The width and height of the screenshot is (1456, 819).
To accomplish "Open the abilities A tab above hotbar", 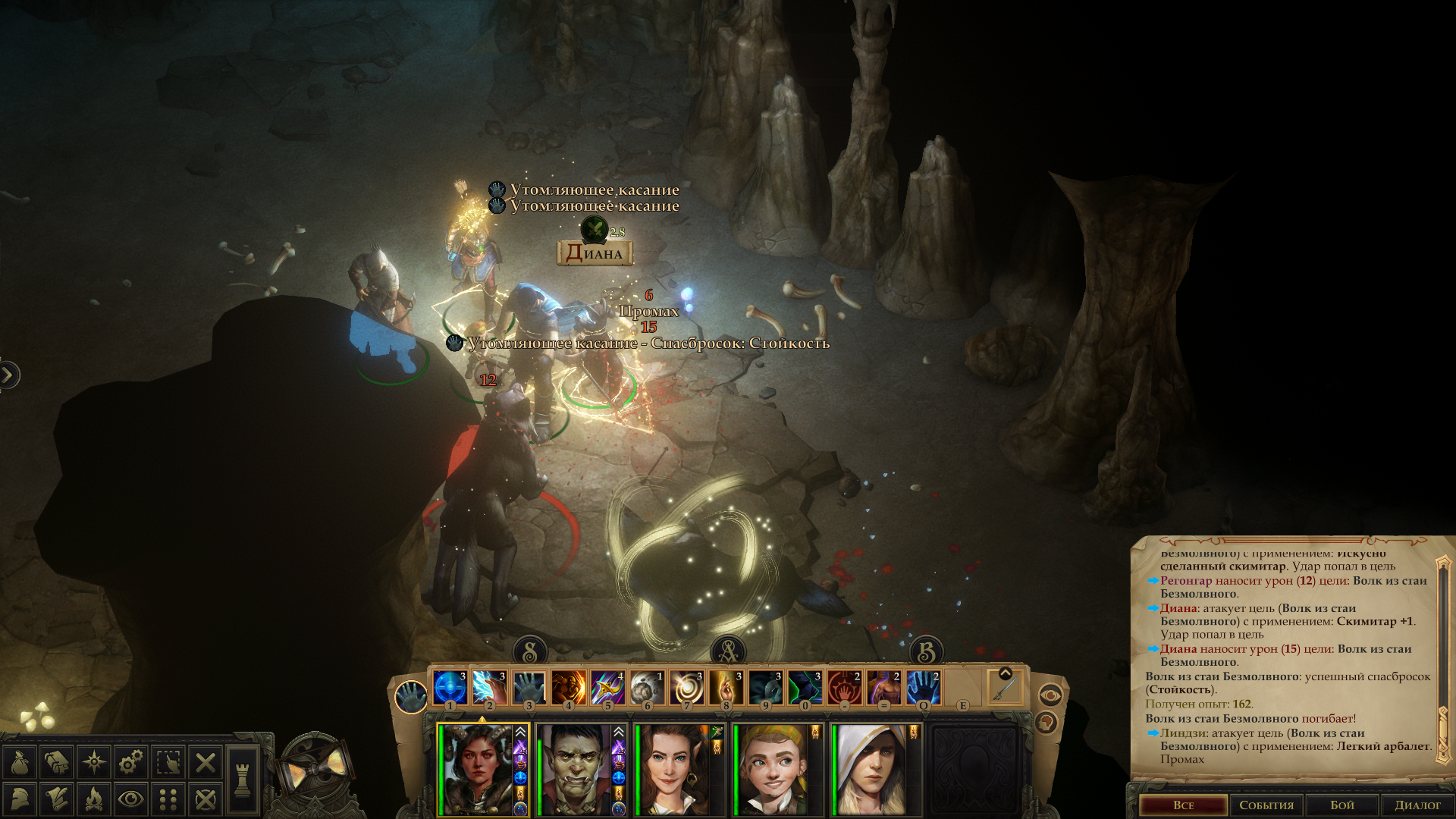I will (728, 651).
